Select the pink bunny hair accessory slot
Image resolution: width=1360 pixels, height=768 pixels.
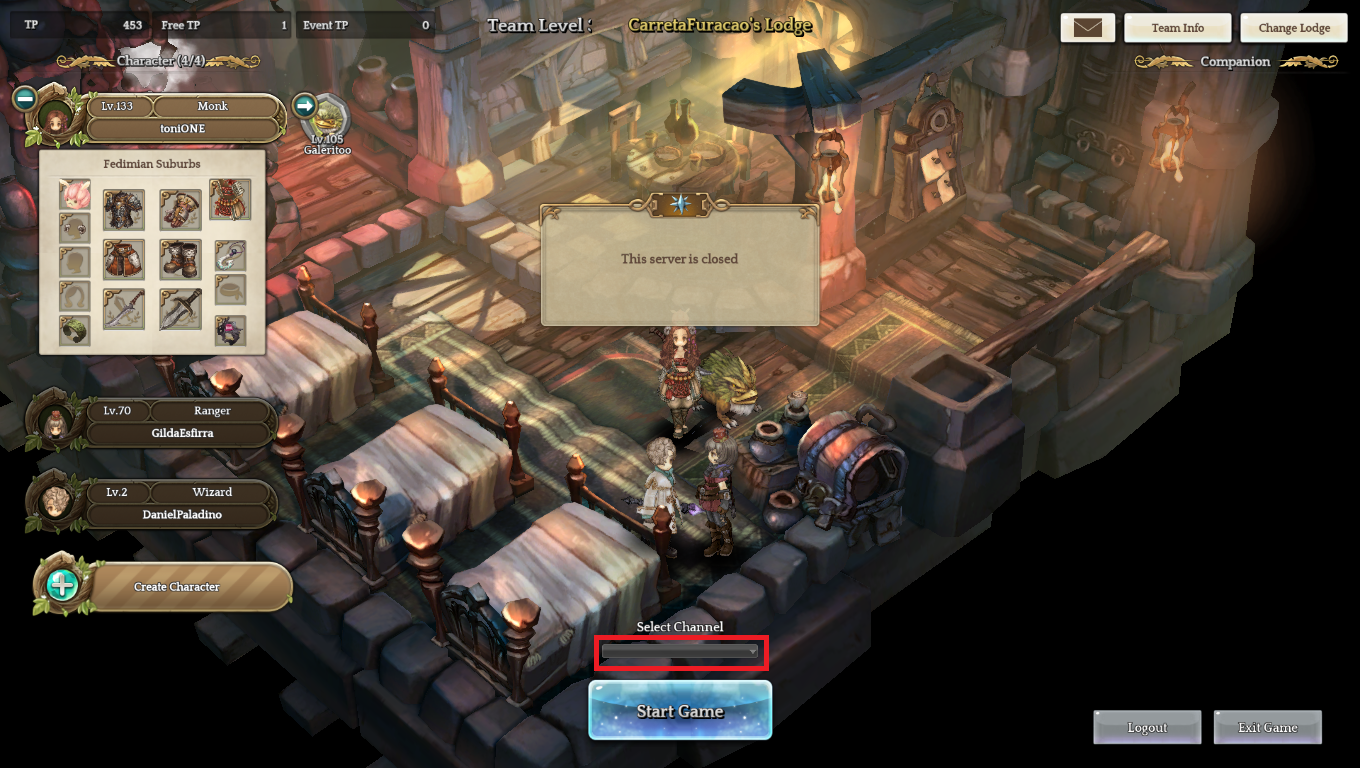click(x=75, y=194)
